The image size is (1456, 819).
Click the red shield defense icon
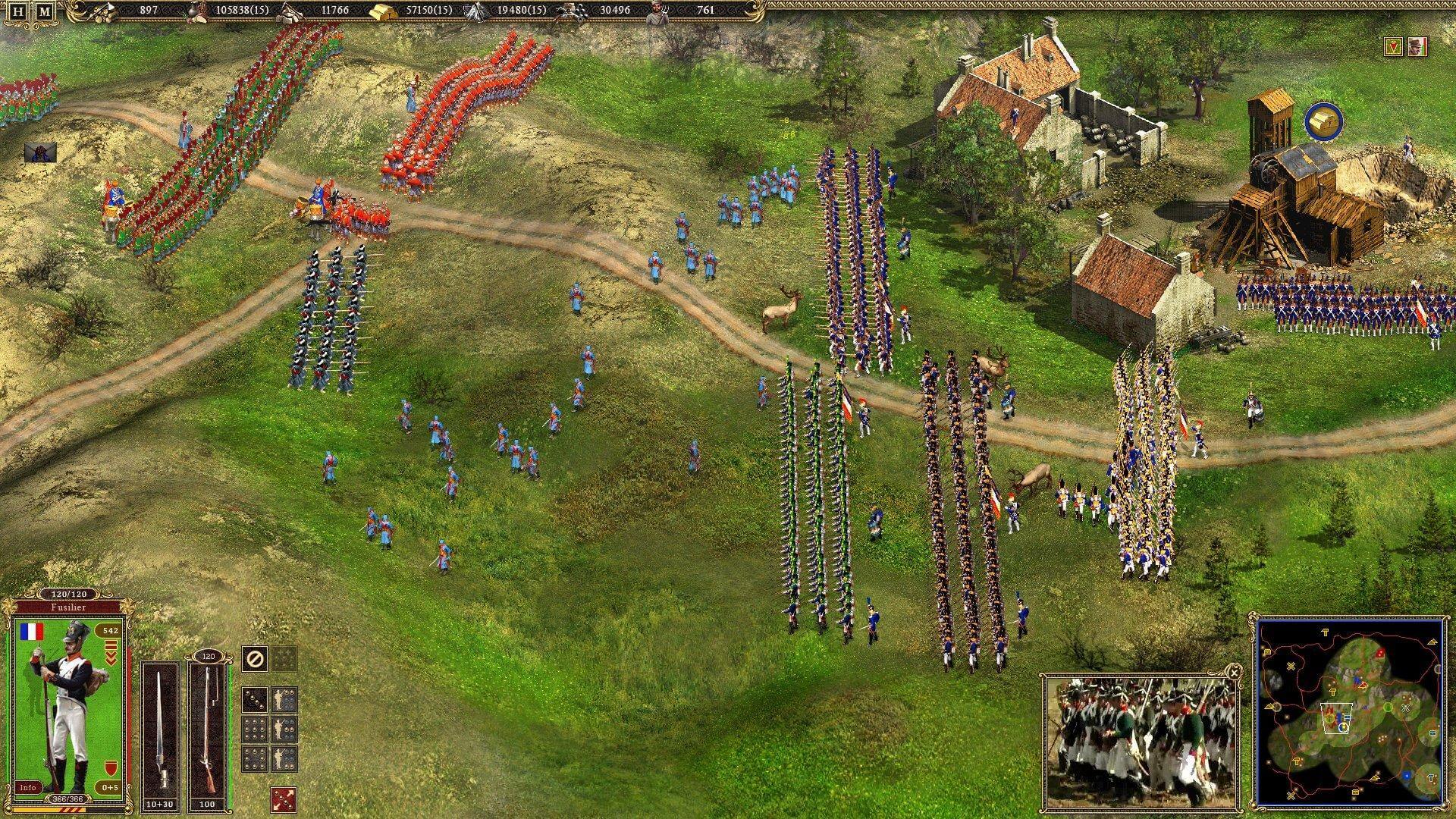[110, 766]
